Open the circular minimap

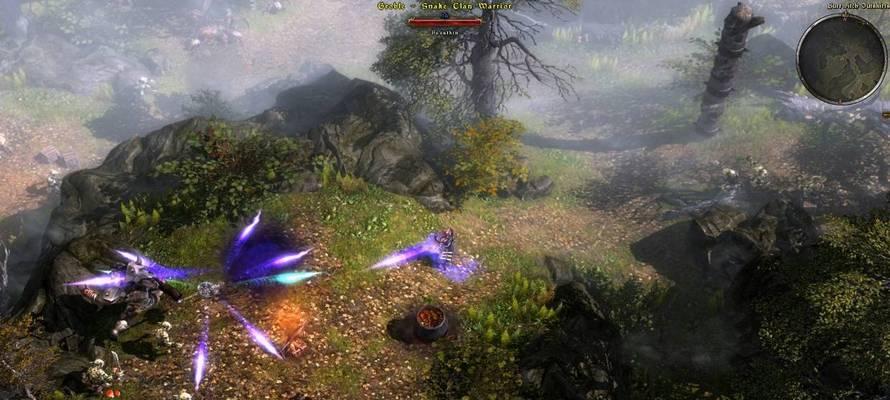point(841,58)
